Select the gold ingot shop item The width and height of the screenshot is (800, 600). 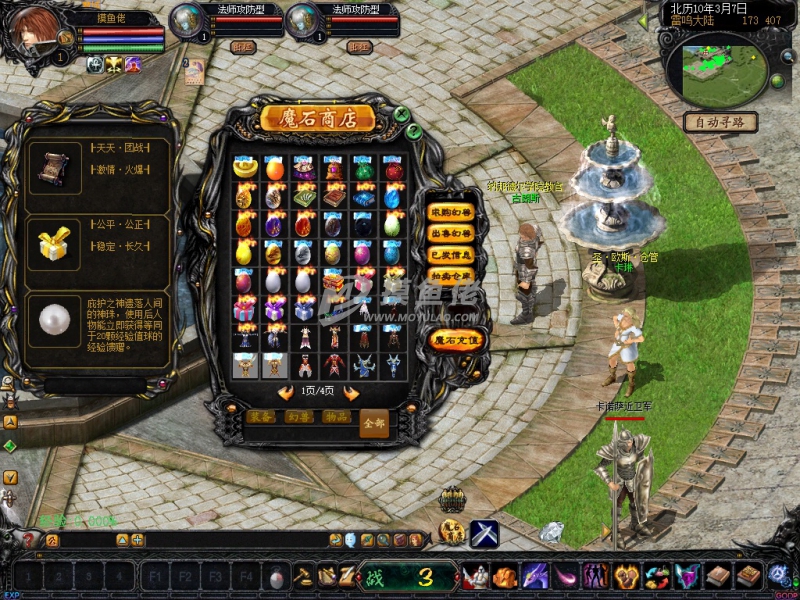[245, 168]
